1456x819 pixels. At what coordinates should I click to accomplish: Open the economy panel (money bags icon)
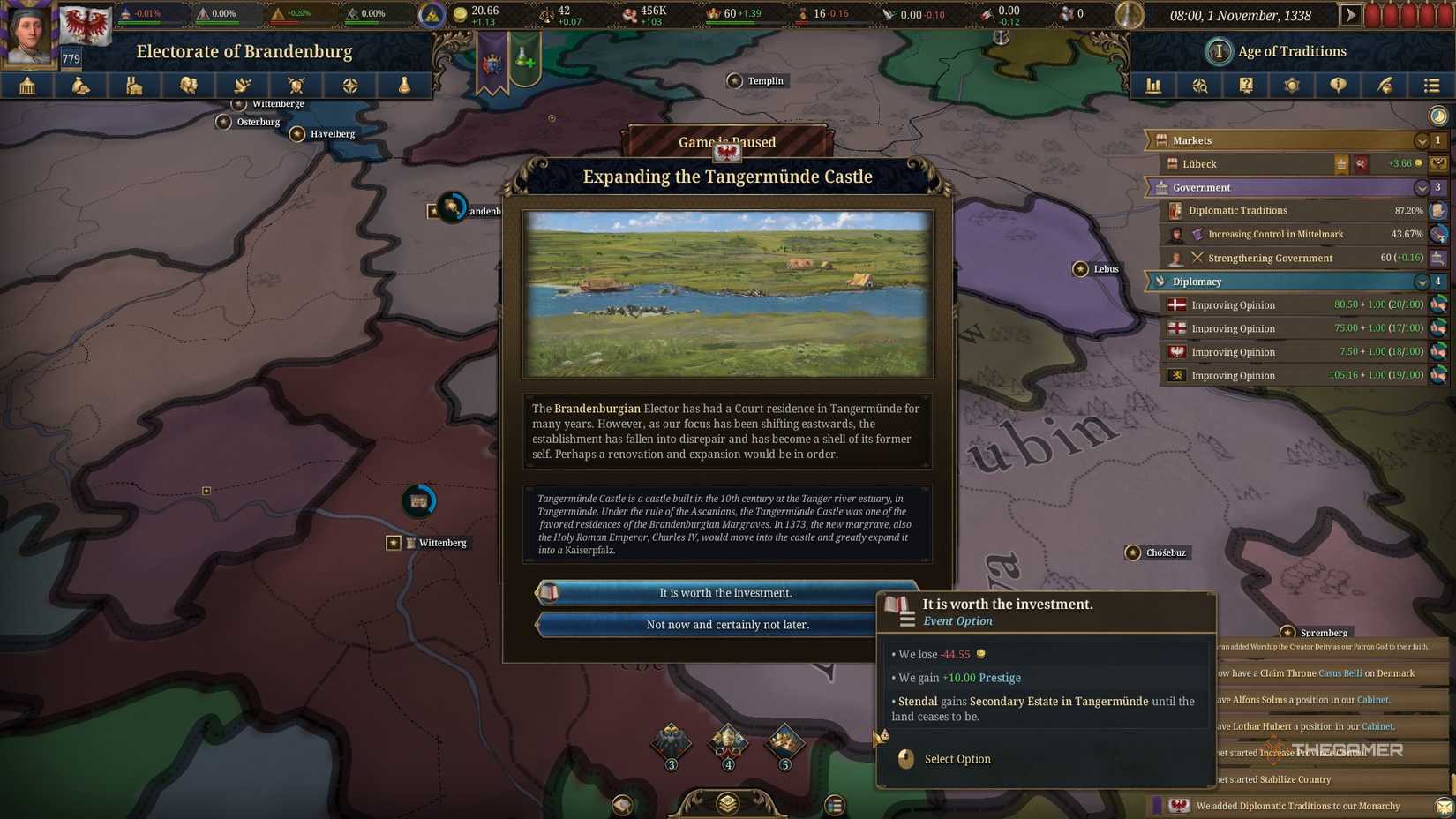(80, 86)
